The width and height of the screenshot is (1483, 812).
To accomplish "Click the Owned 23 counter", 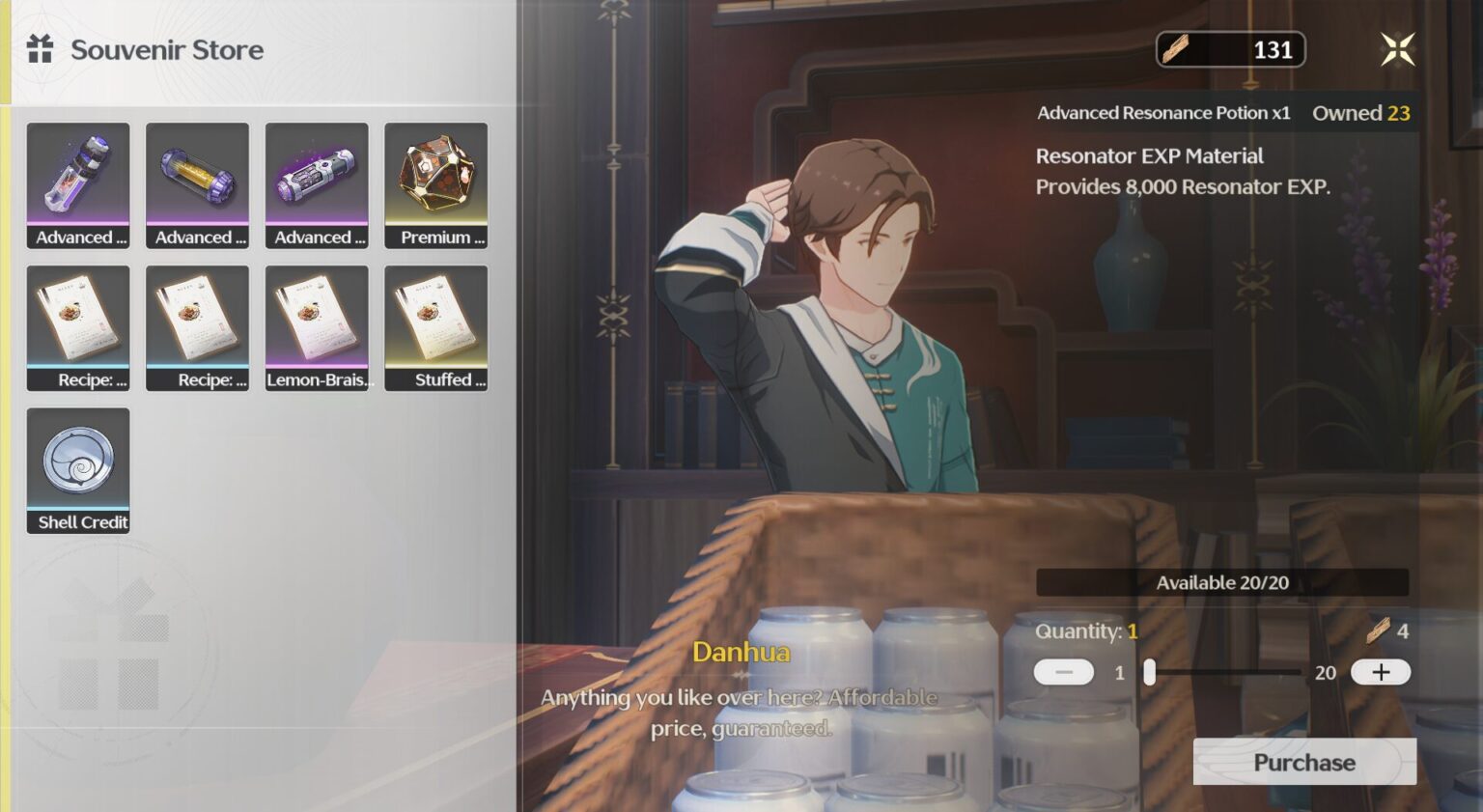I will [1361, 113].
